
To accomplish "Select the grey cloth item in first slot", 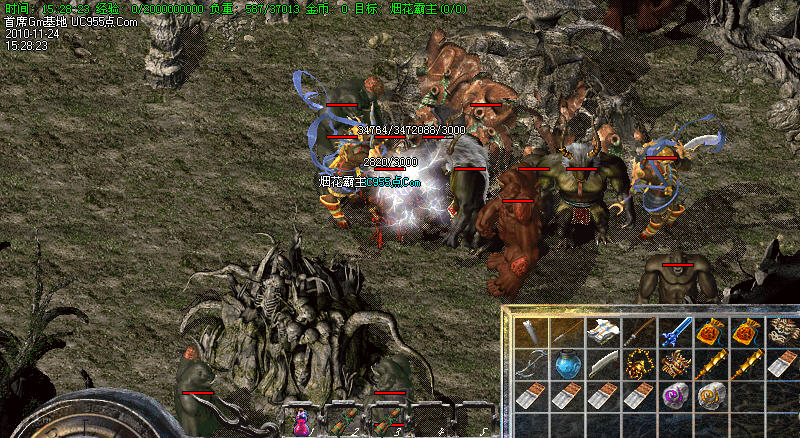I will click(531, 332).
